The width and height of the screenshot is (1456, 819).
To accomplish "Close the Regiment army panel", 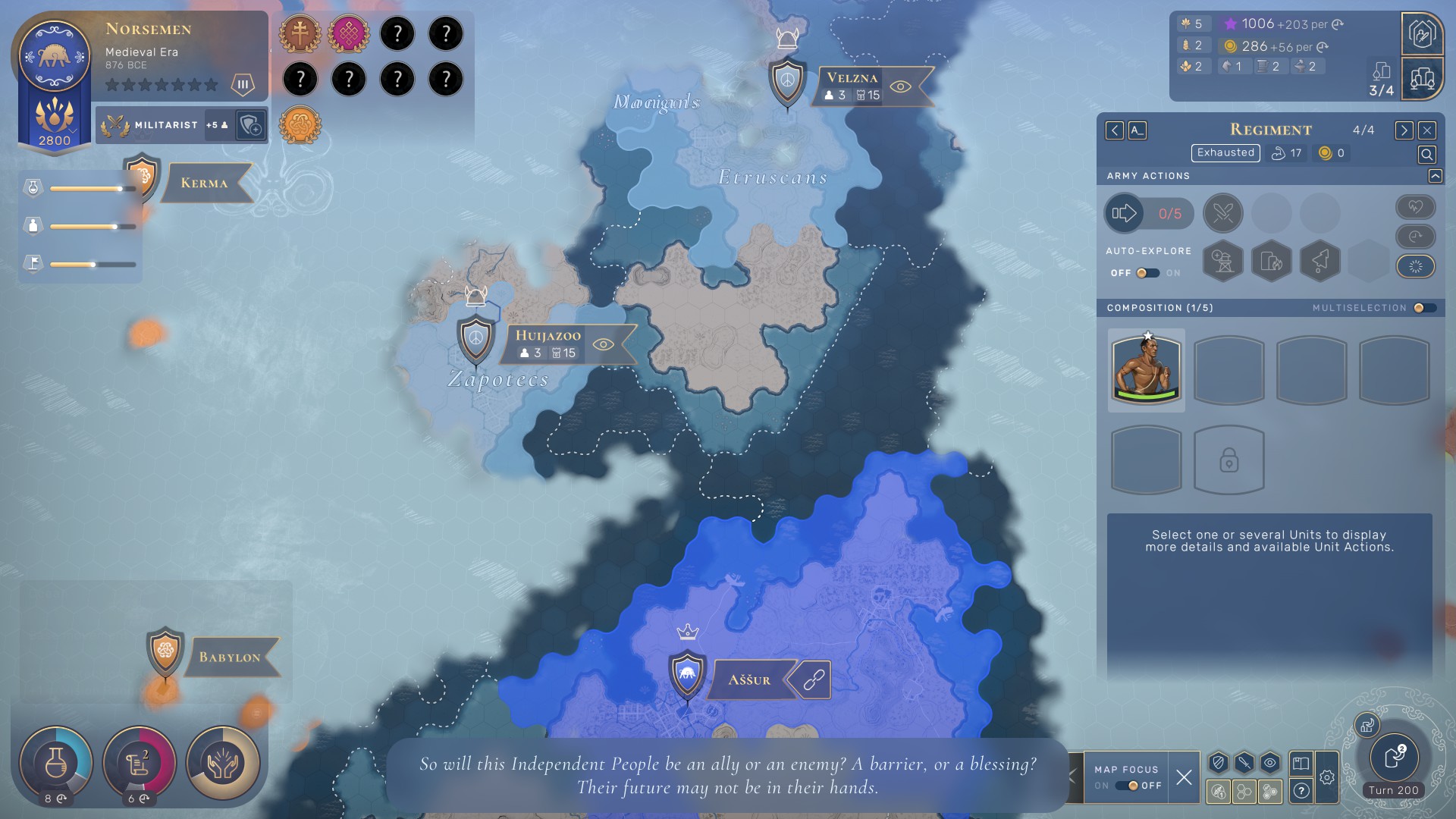I will tap(1426, 130).
